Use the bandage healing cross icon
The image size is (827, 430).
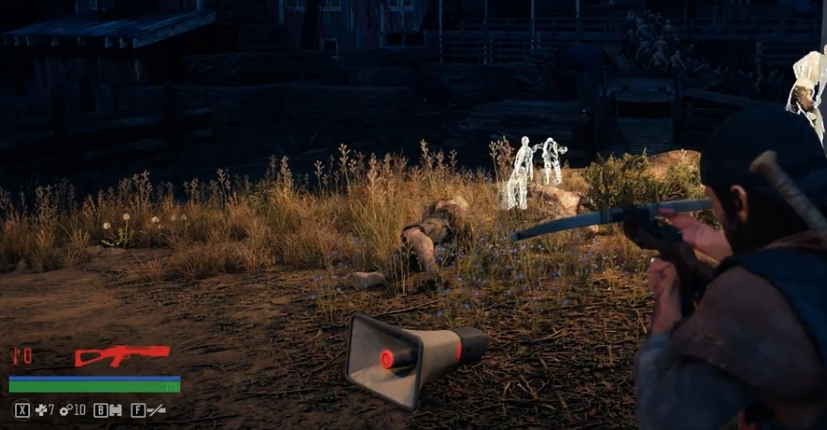(40, 410)
